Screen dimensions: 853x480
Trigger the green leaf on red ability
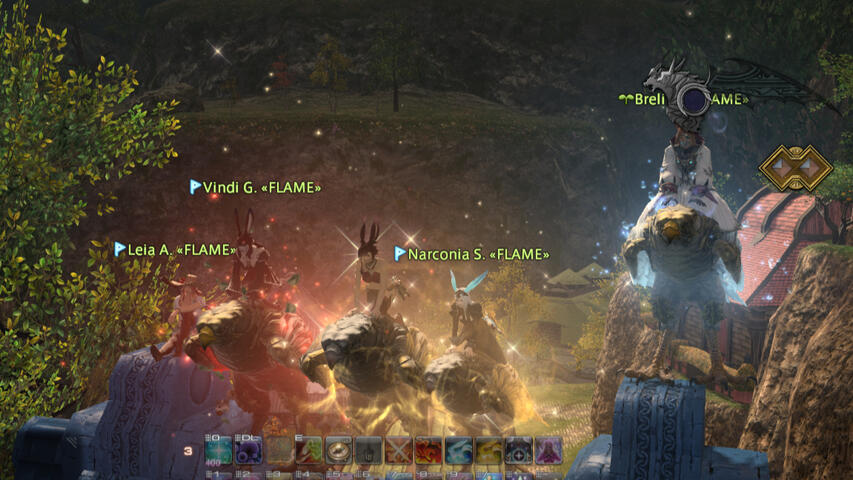point(309,452)
